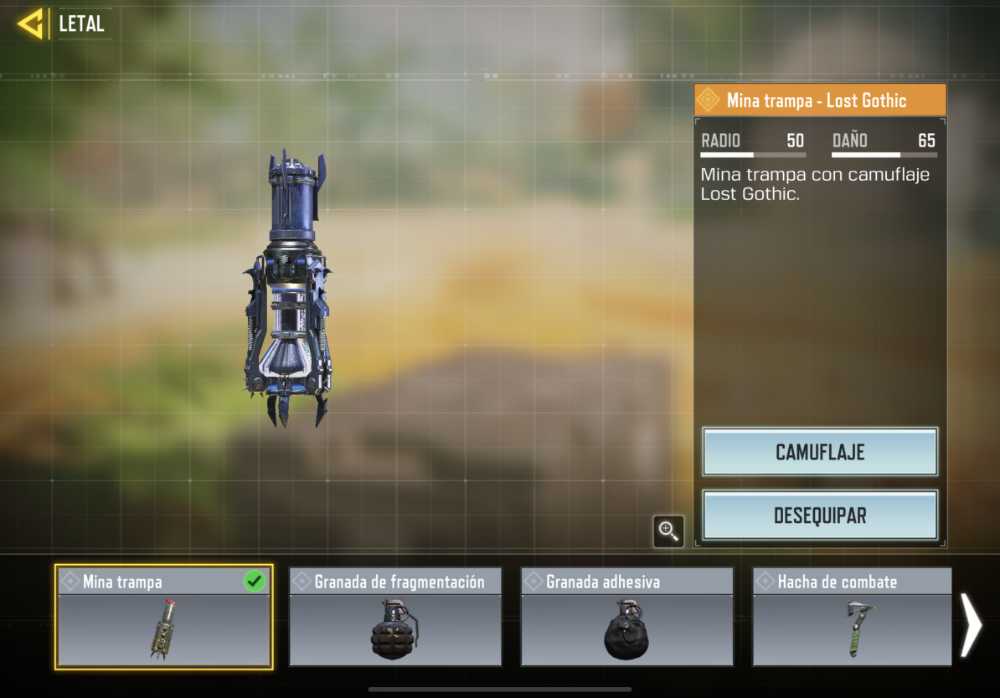1000x698 pixels.
Task: Zoom in with the magnifying glass icon
Action: pyautogui.click(x=668, y=531)
